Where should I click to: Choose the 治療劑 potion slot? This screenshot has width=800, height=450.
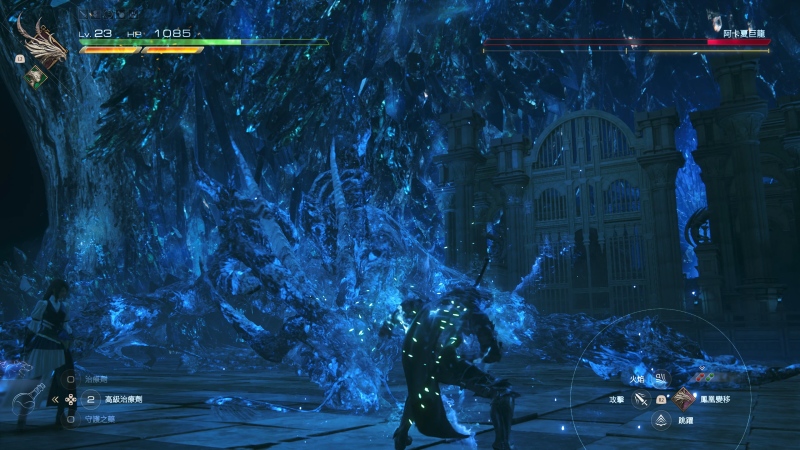tap(70, 380)
